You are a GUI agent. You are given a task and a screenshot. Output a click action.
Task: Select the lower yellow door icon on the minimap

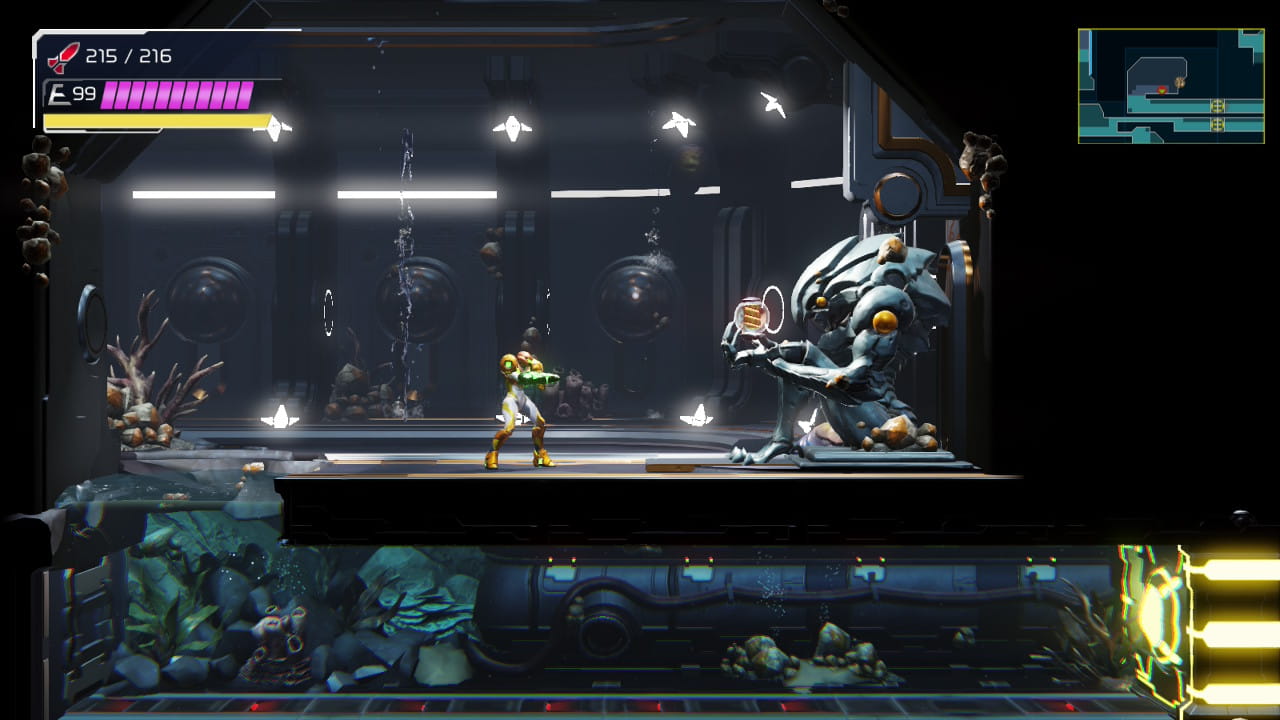1218,124
